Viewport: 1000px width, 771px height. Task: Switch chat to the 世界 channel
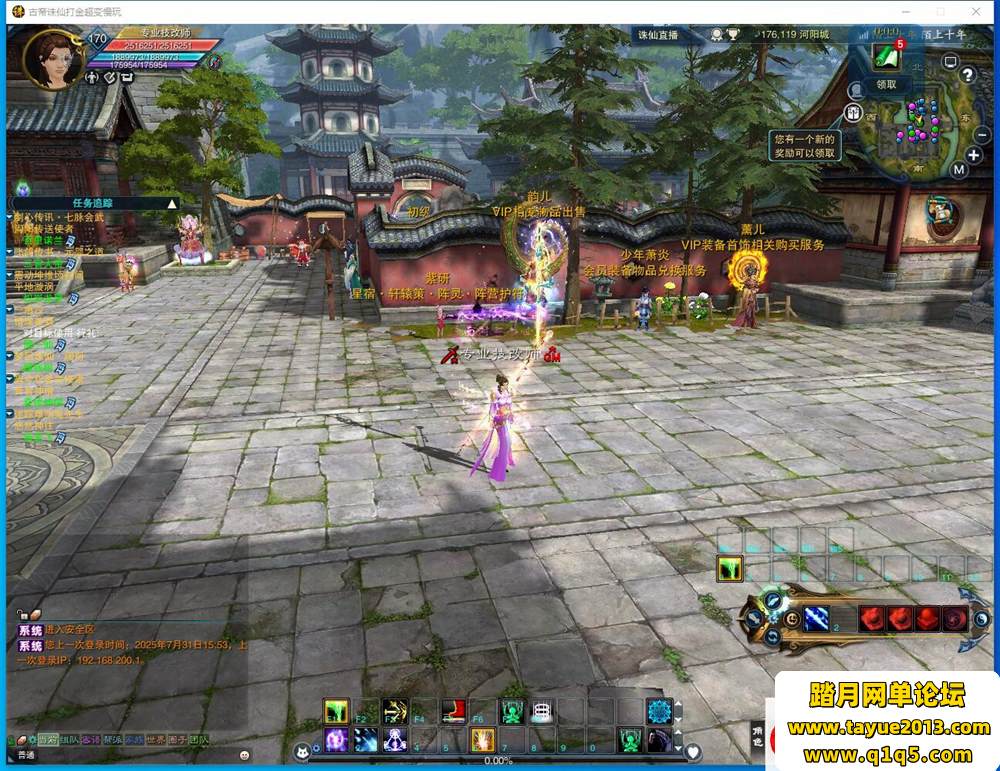tap(155, 740)
